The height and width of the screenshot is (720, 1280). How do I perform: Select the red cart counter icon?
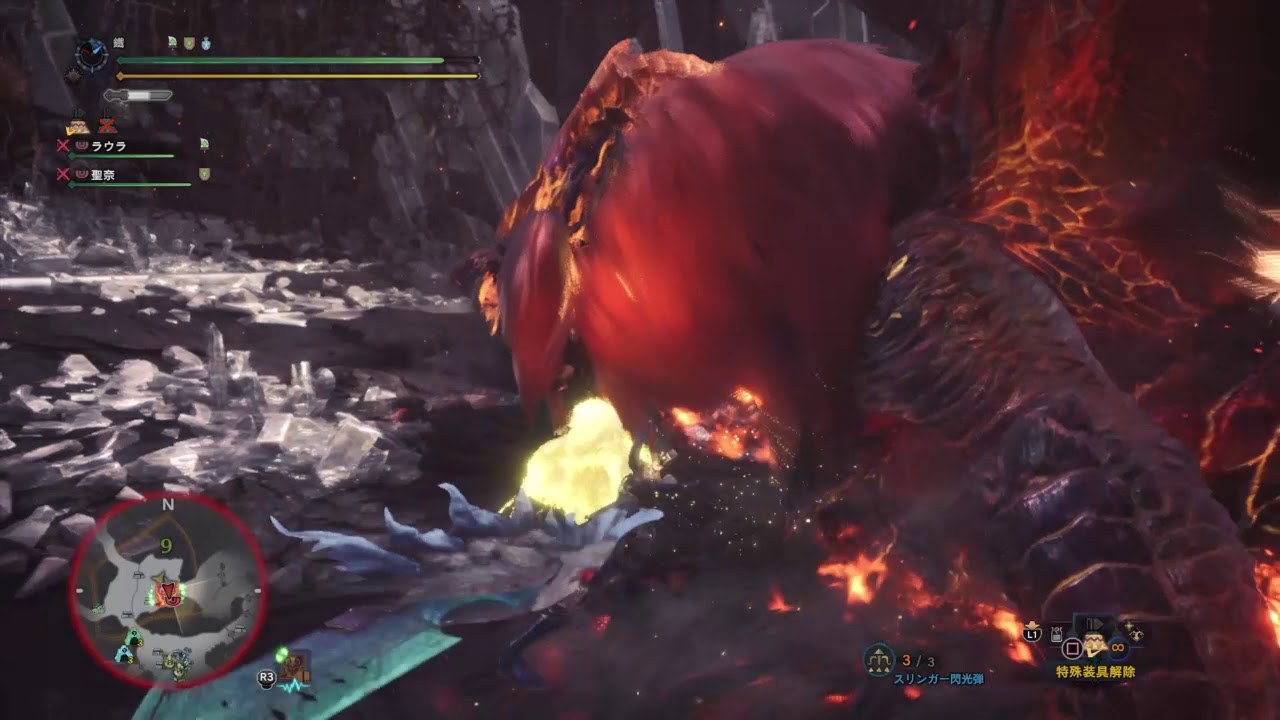pos(107,126)
